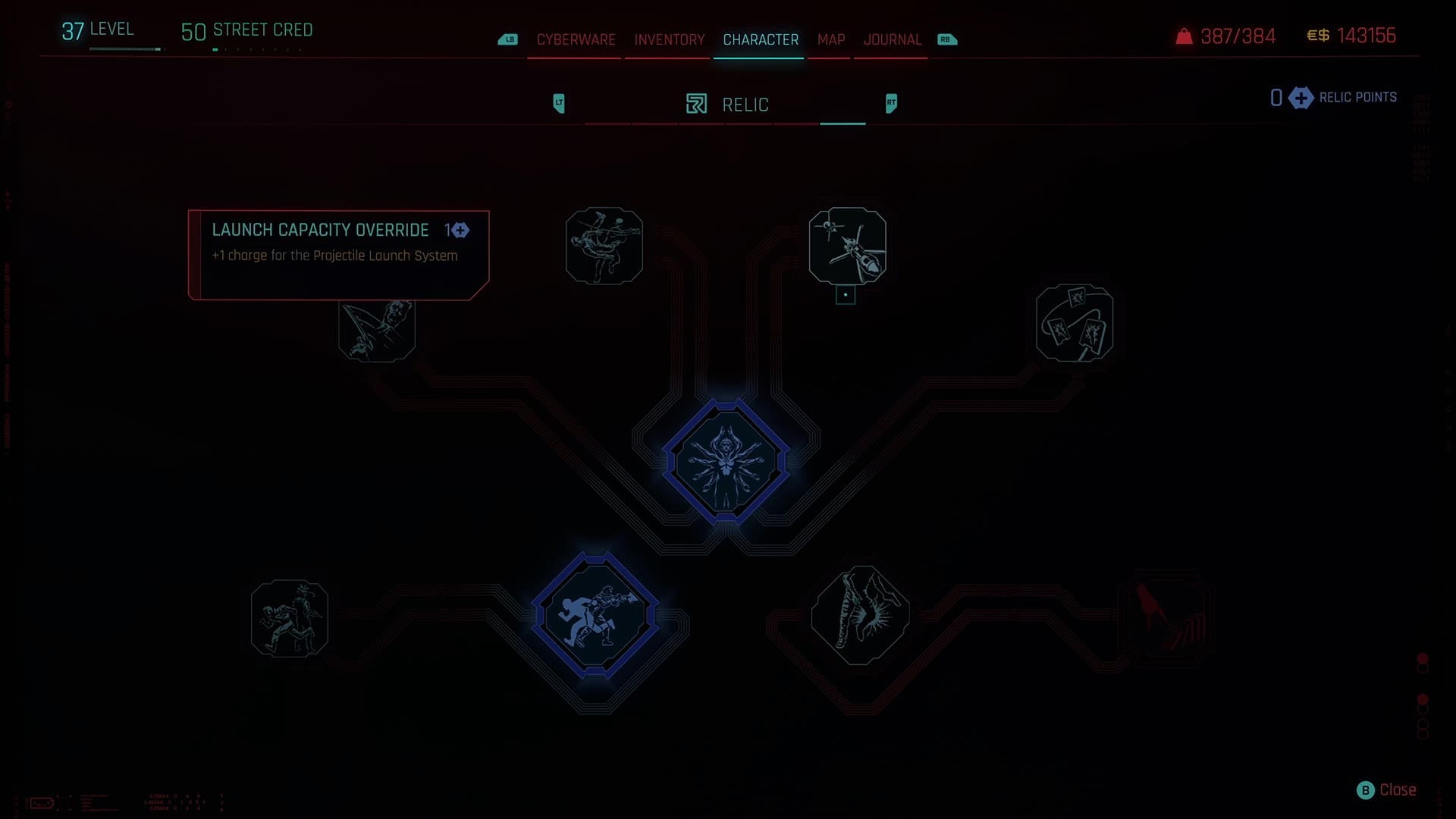Click the Level 37 experience progress bar
This screenshot has width=1456, height=819.
click(x=125, y=49)
